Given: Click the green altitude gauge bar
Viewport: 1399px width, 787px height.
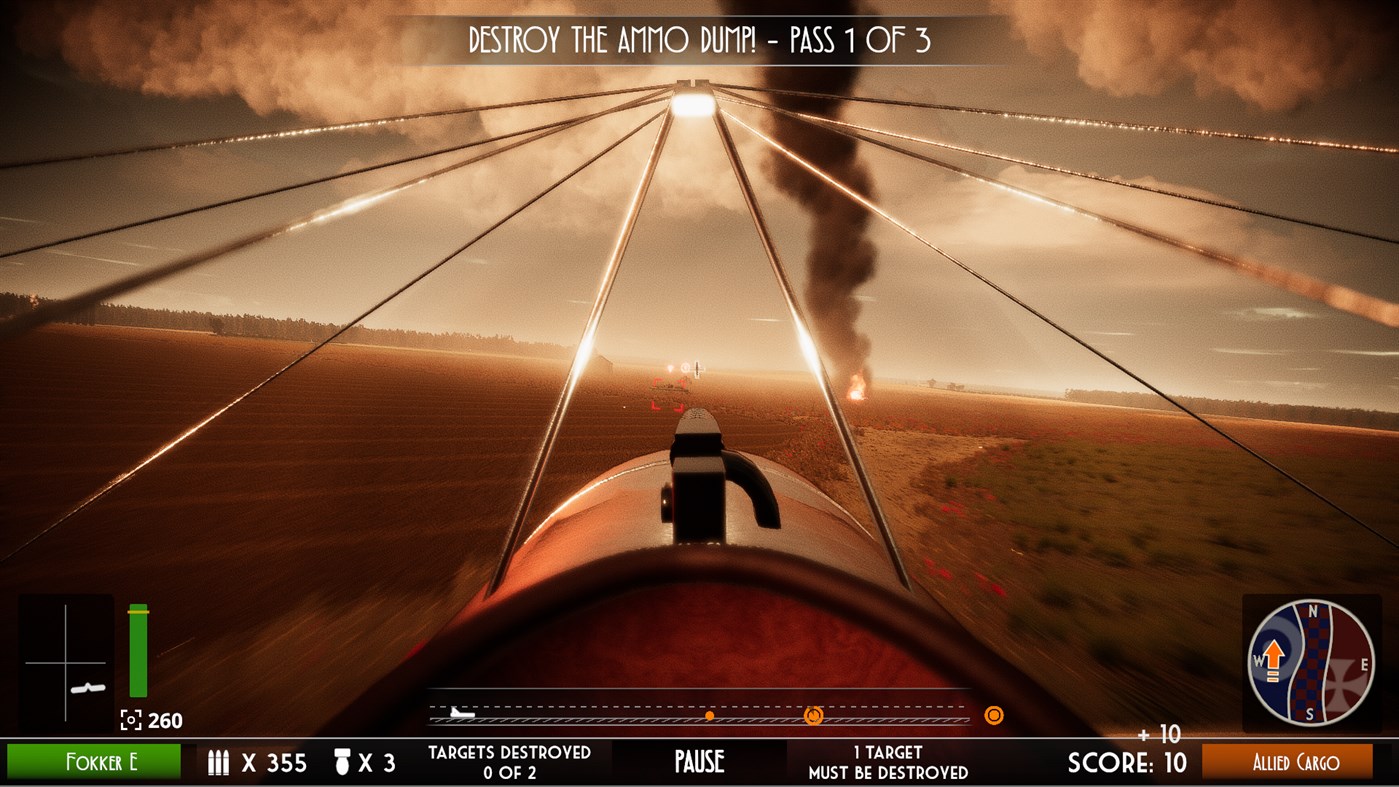Looking at the screenshot, I should [x=137, y=650].
